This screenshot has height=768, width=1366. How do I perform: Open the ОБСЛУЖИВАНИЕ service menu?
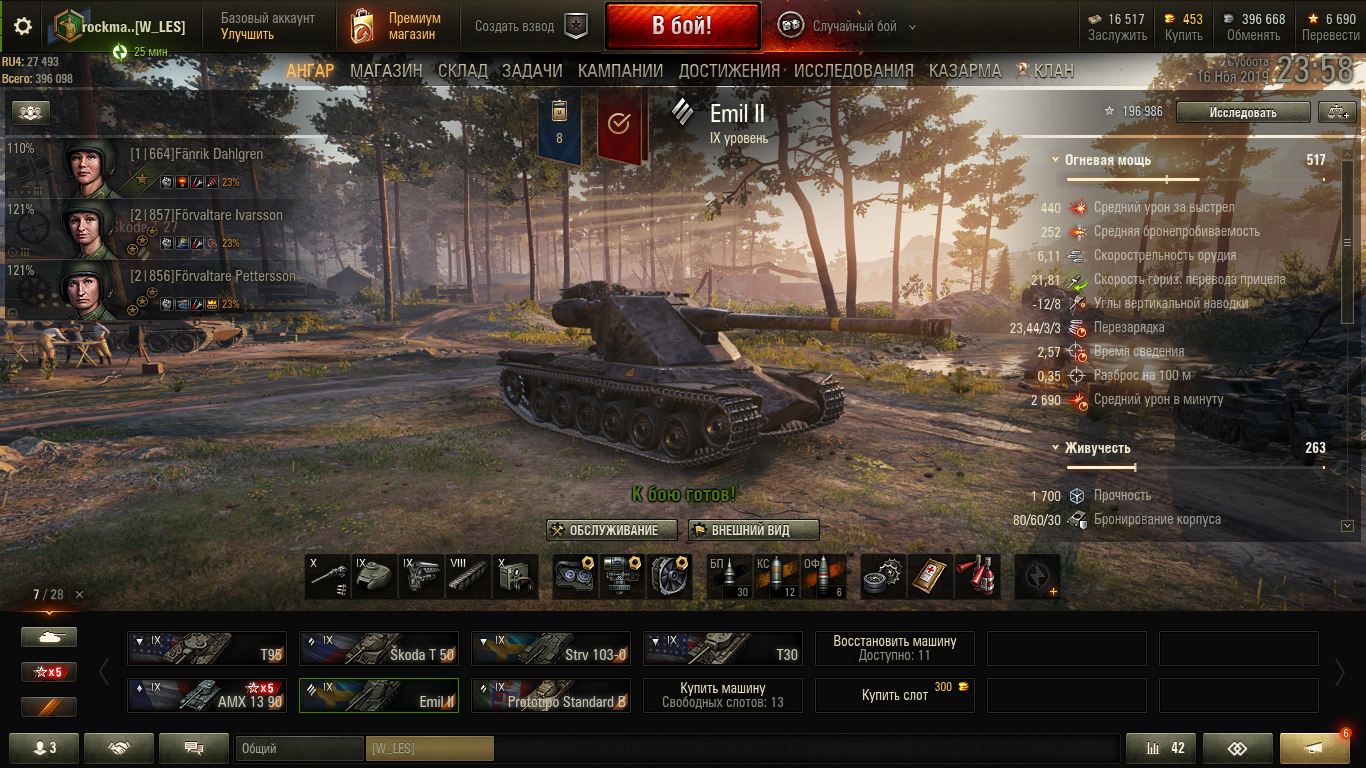click(x=612, y=530)
